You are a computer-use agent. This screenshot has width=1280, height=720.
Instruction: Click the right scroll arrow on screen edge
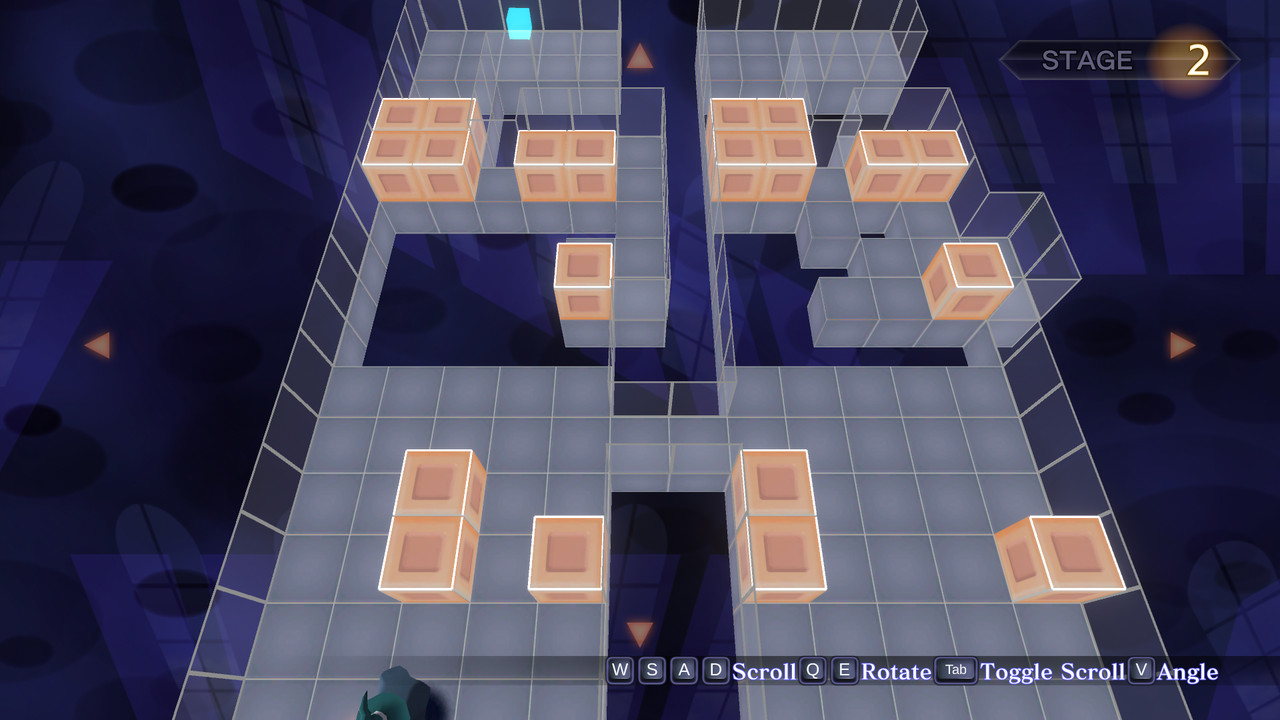tap(1180, 345)
